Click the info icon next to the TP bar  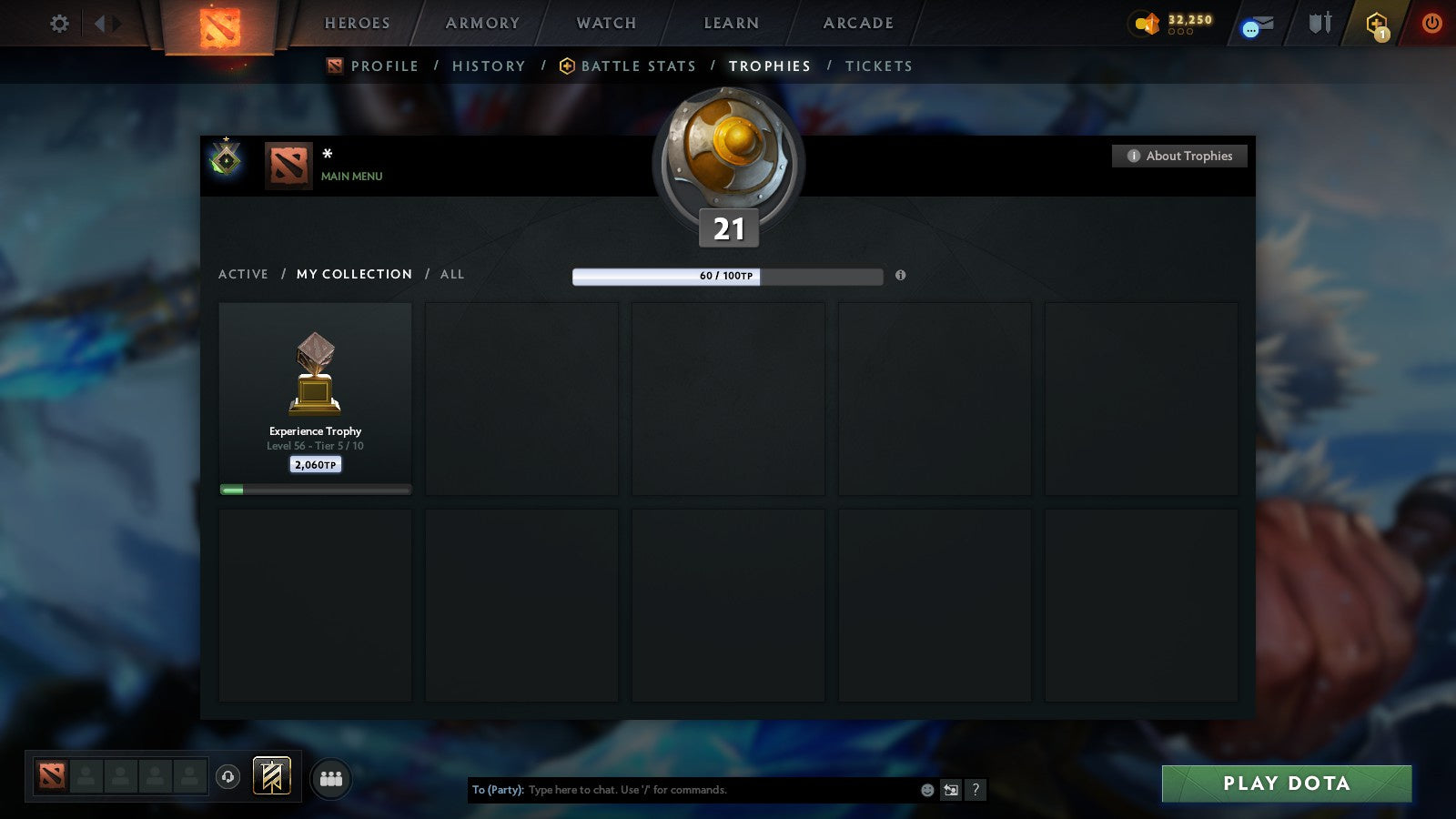[901, 277]
